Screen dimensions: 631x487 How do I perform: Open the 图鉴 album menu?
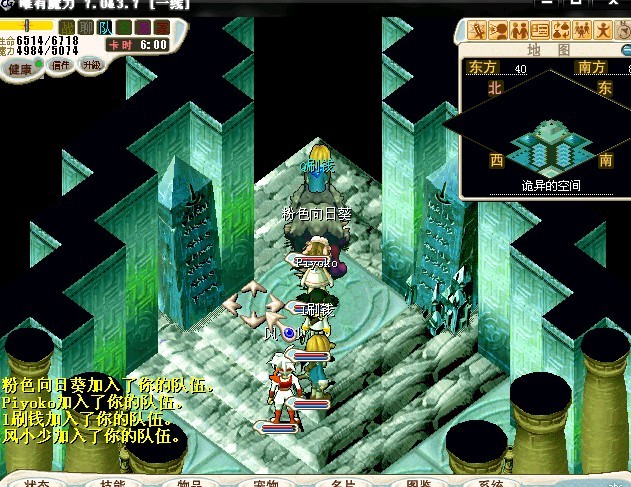click(x=419, y=482)
